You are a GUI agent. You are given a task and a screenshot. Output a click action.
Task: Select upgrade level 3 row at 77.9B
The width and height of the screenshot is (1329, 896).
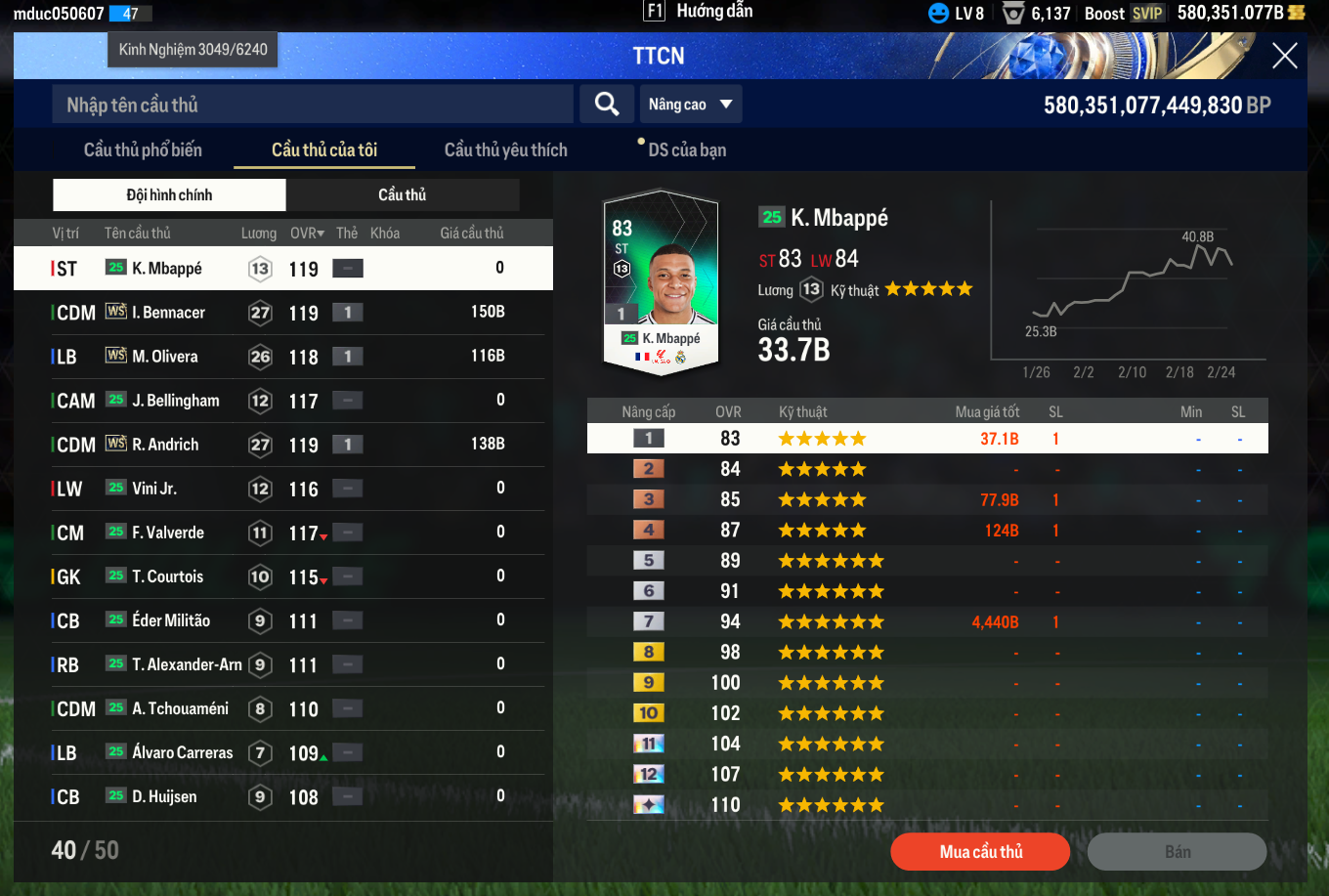(926, 499)
